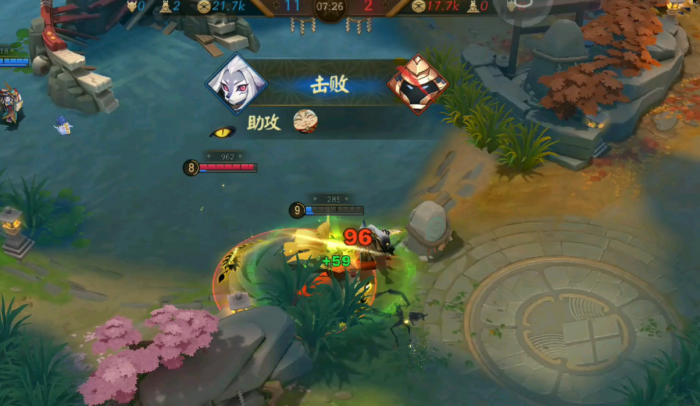Click the red masked defeated hero portrait

417,84
